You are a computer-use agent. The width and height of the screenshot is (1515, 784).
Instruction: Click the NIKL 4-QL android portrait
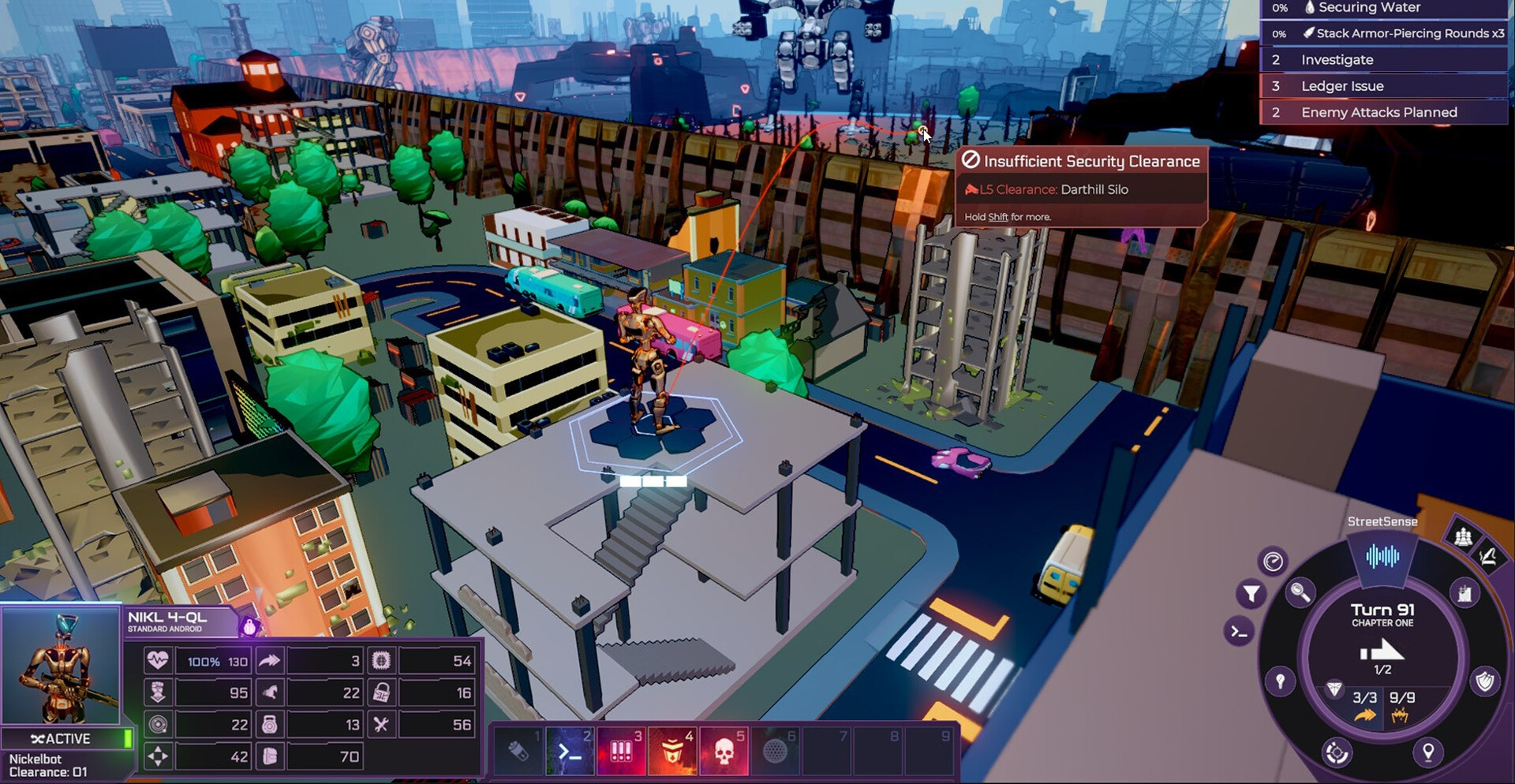(61, 666)
